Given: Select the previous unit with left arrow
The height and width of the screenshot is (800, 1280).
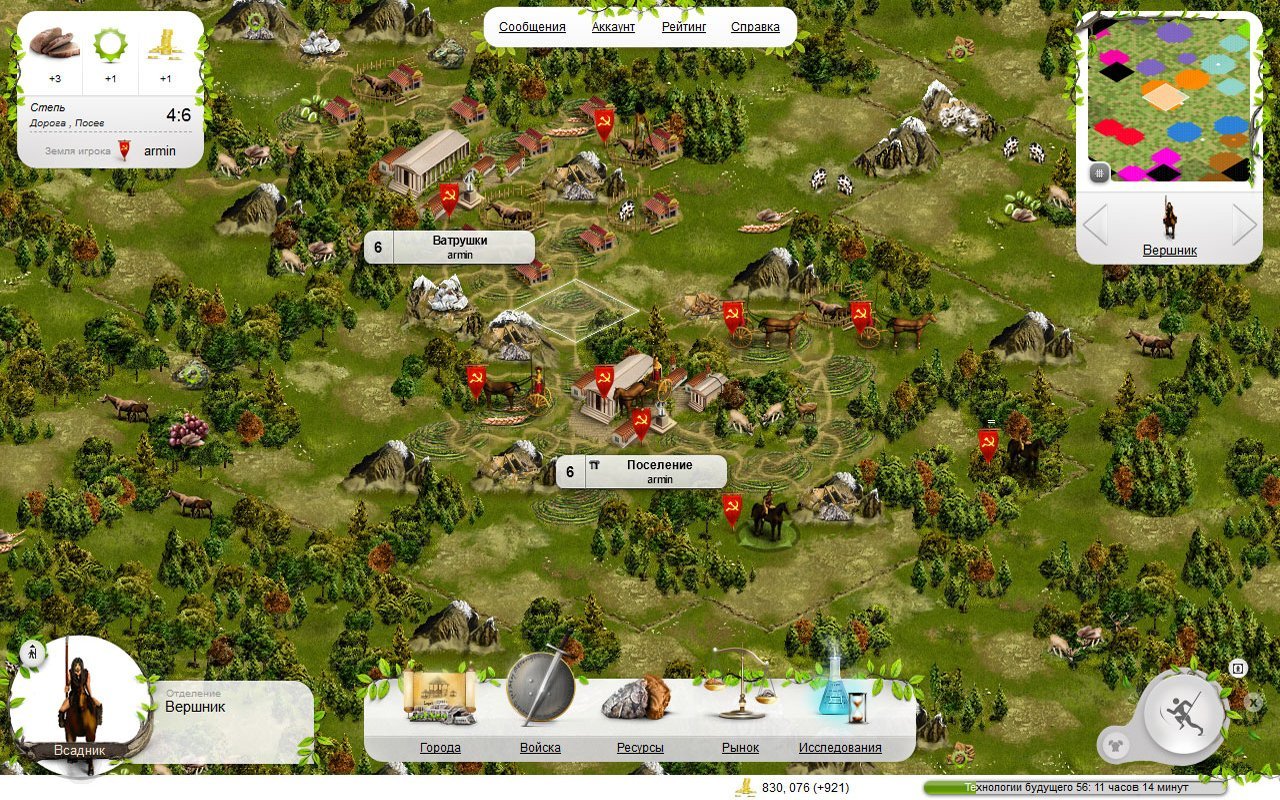Looking at the screenshot, I should (x=1095, y=225).
